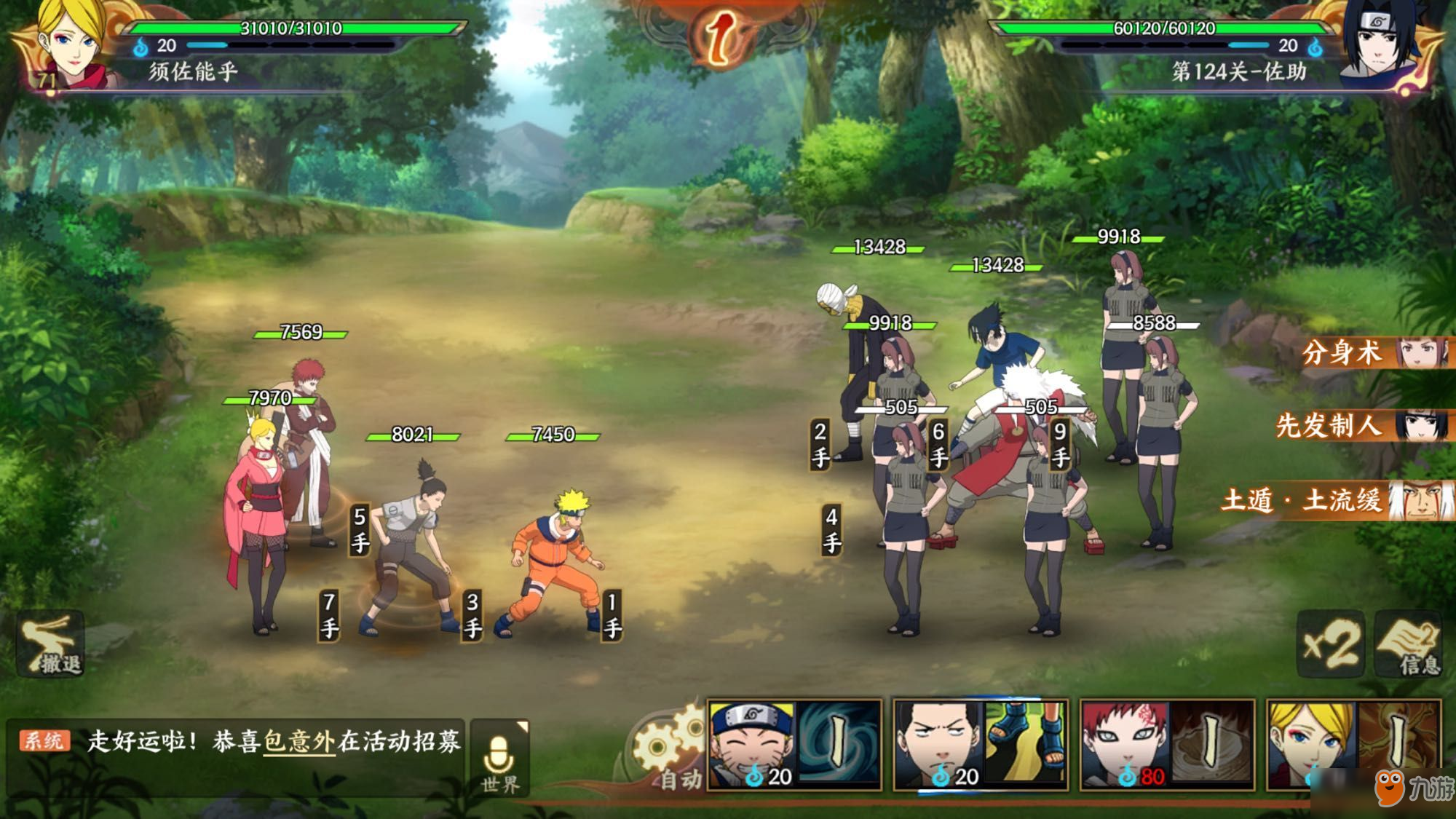Open the 信息 info panel
The image size is (1456, 819).
pyautogui.click(x=1408, y=644)
